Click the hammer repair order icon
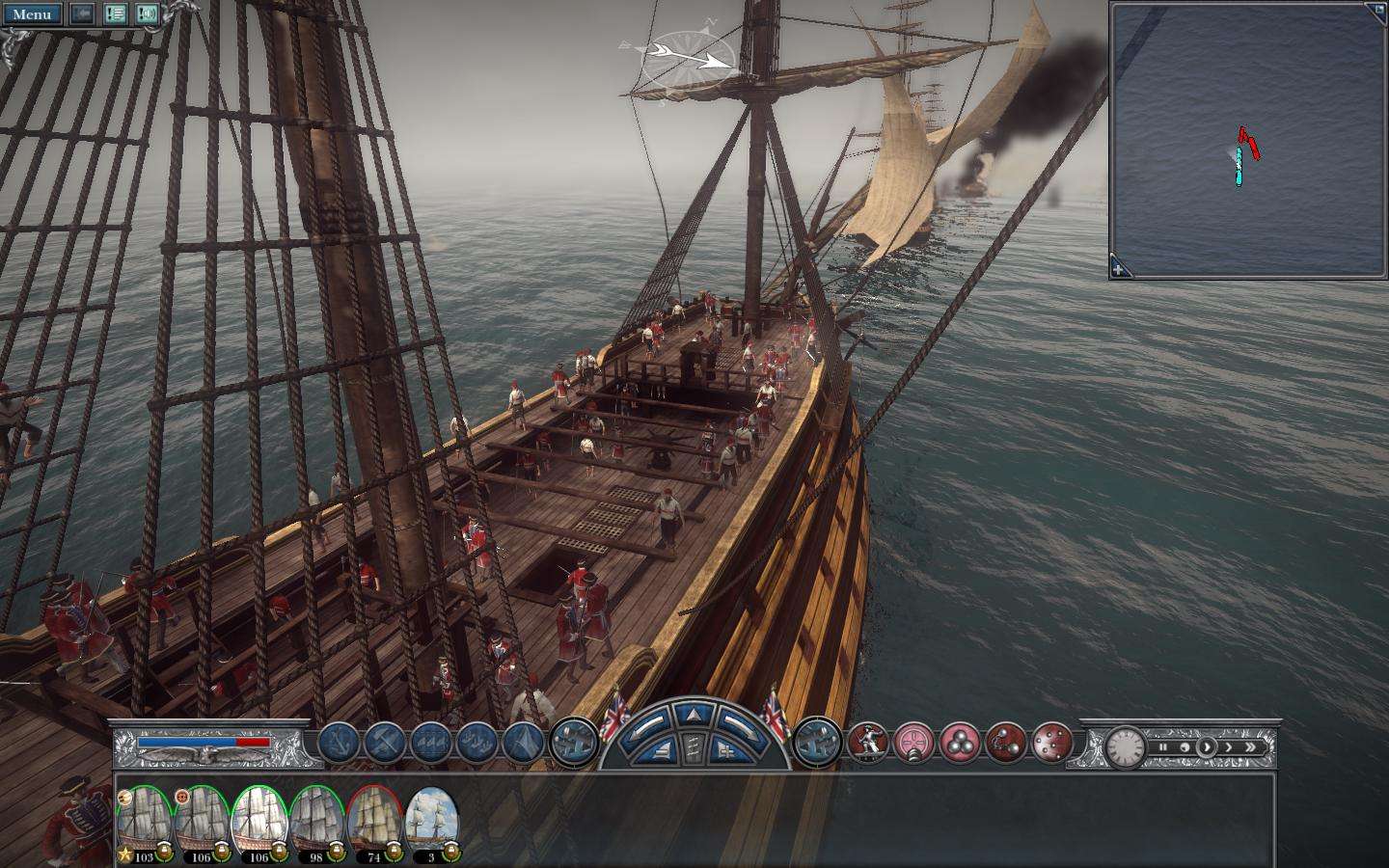The image size is (1389, 868). tap(385, 744)
